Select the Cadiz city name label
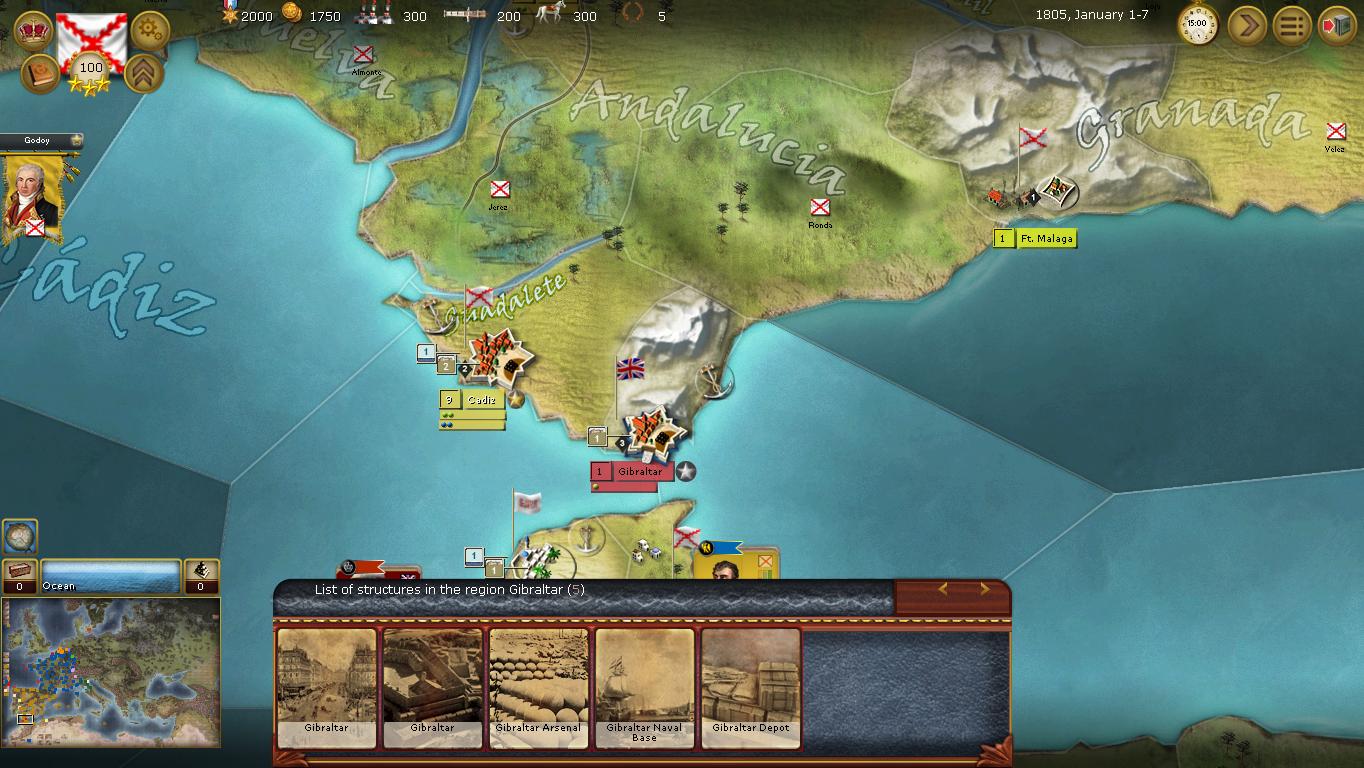This screenshot has height=768, width=1364. [x=482, y=400]
